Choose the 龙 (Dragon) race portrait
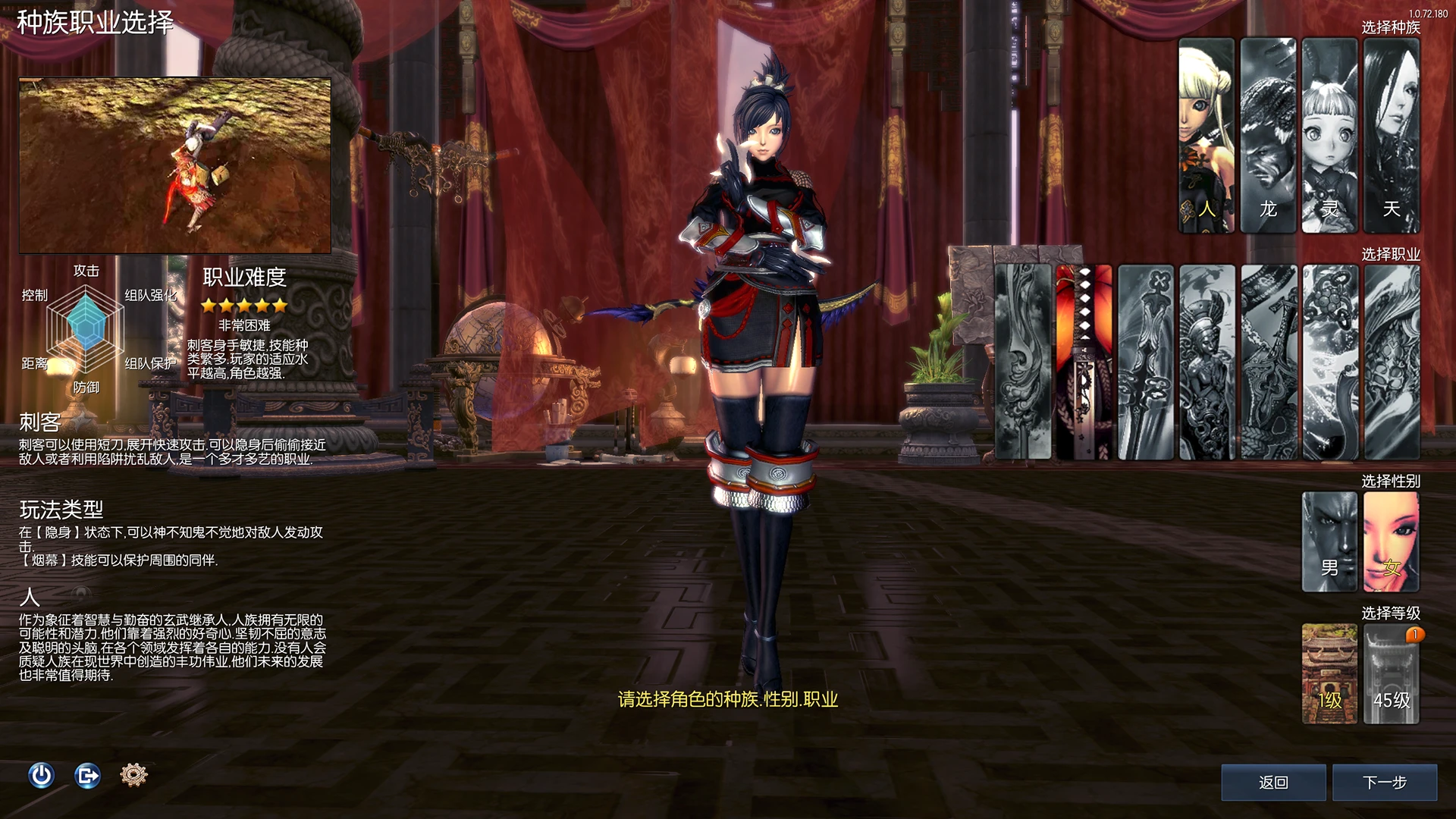 click(1268, 135)
